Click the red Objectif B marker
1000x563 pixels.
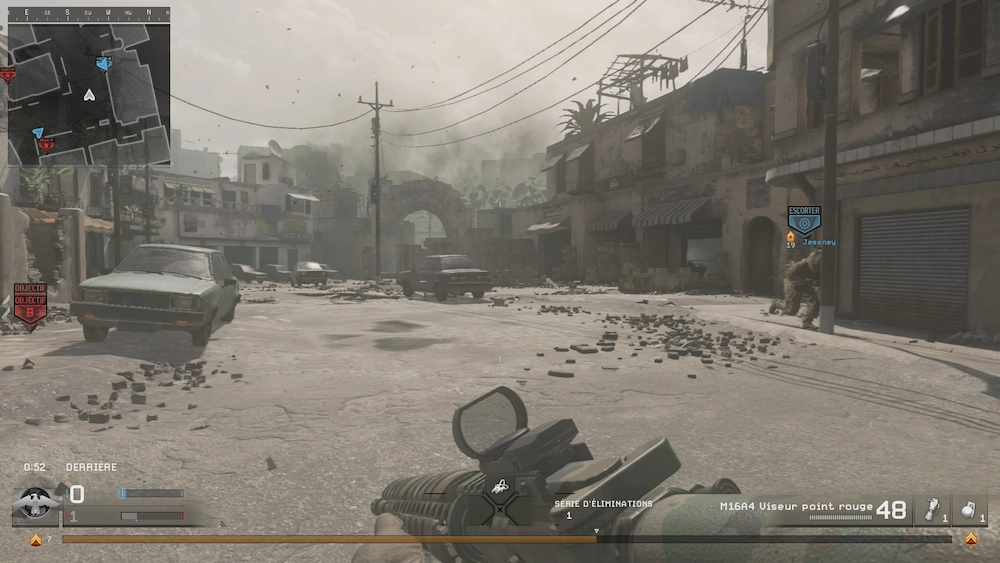pos(30,305)
